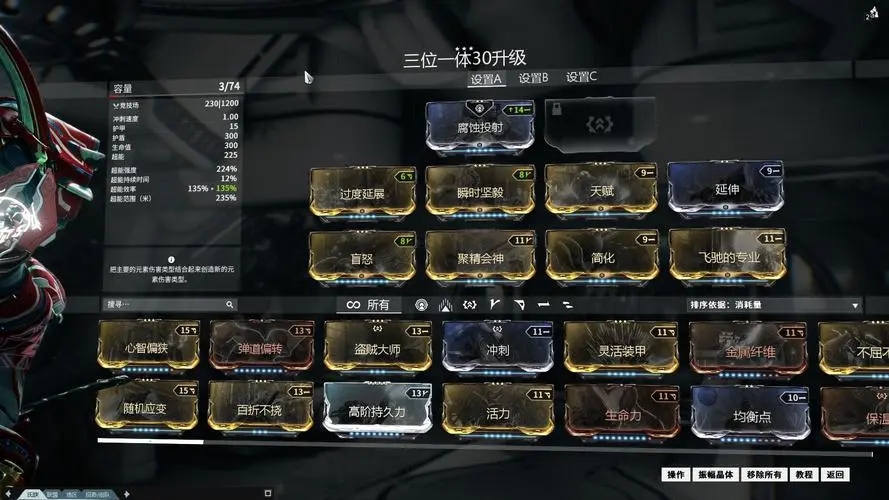Select the equipped 简化 mod card

(x=602, y=256)
